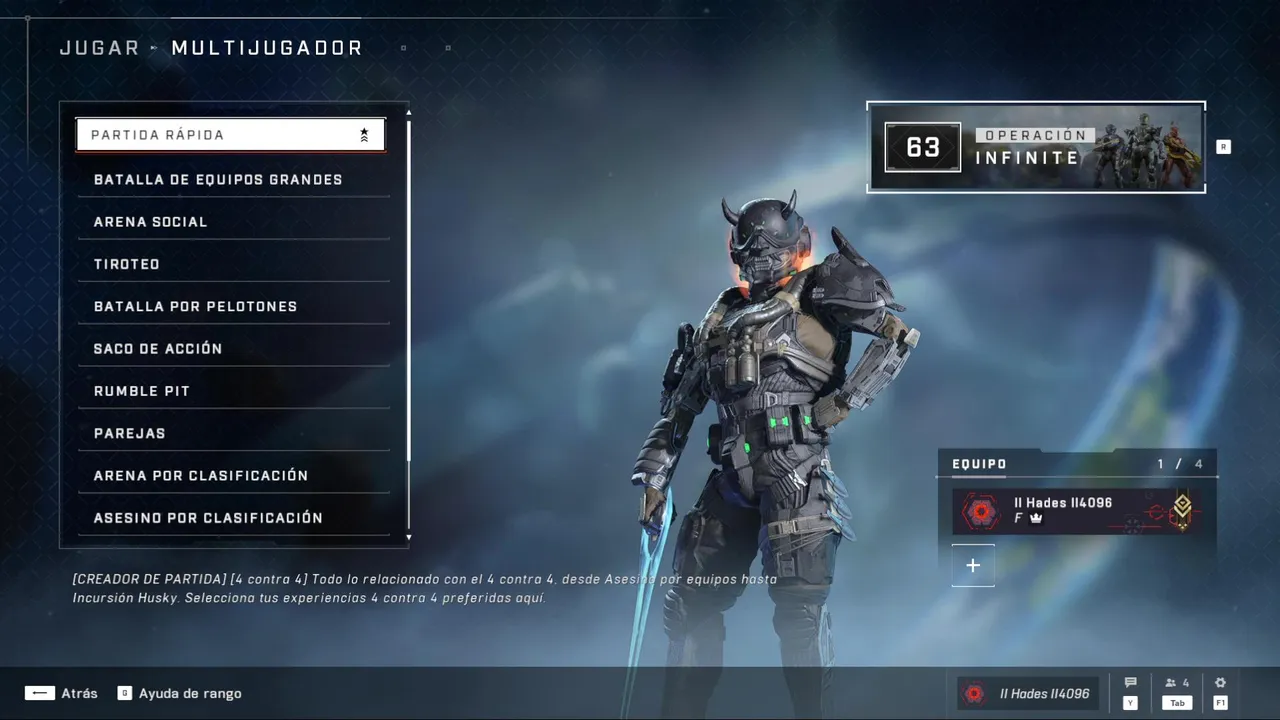Select Asesino por Clasificación
Image resolution: width=1280 pixels, height=720 pixels.
click(234, 518)
